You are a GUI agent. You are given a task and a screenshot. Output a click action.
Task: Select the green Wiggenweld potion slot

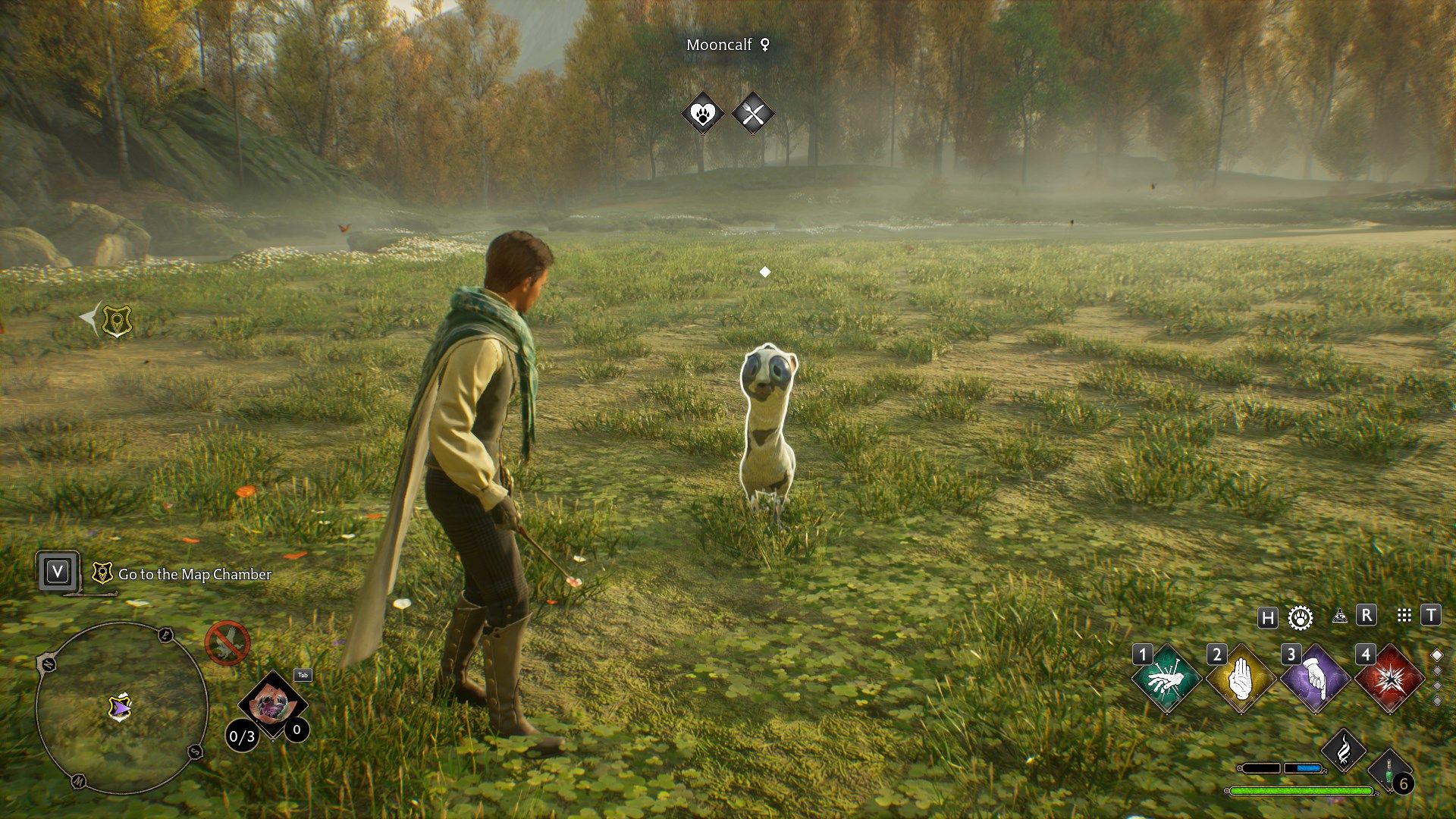[x=1390, y=770]
